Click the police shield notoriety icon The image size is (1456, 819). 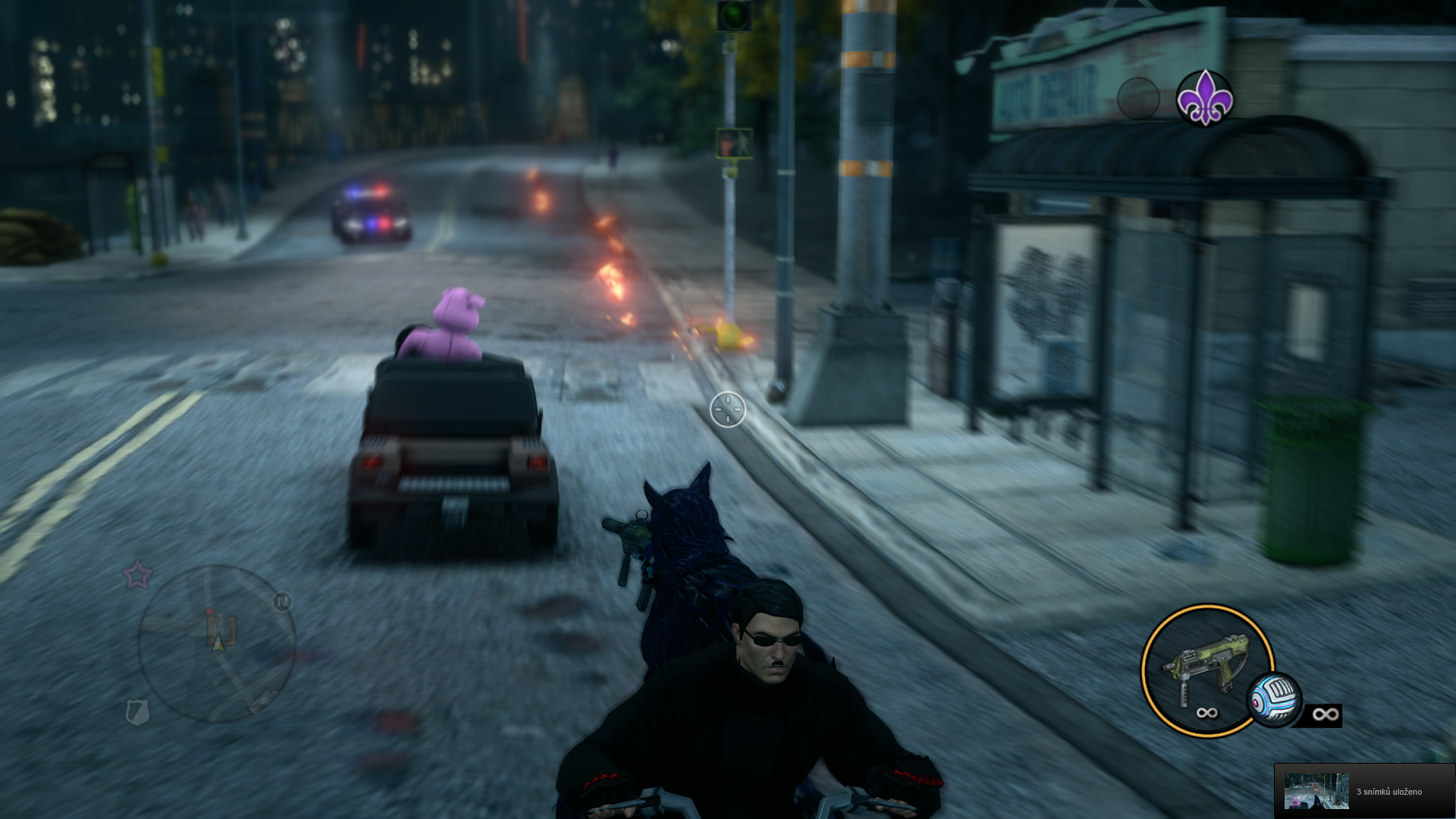coord(137,712)
